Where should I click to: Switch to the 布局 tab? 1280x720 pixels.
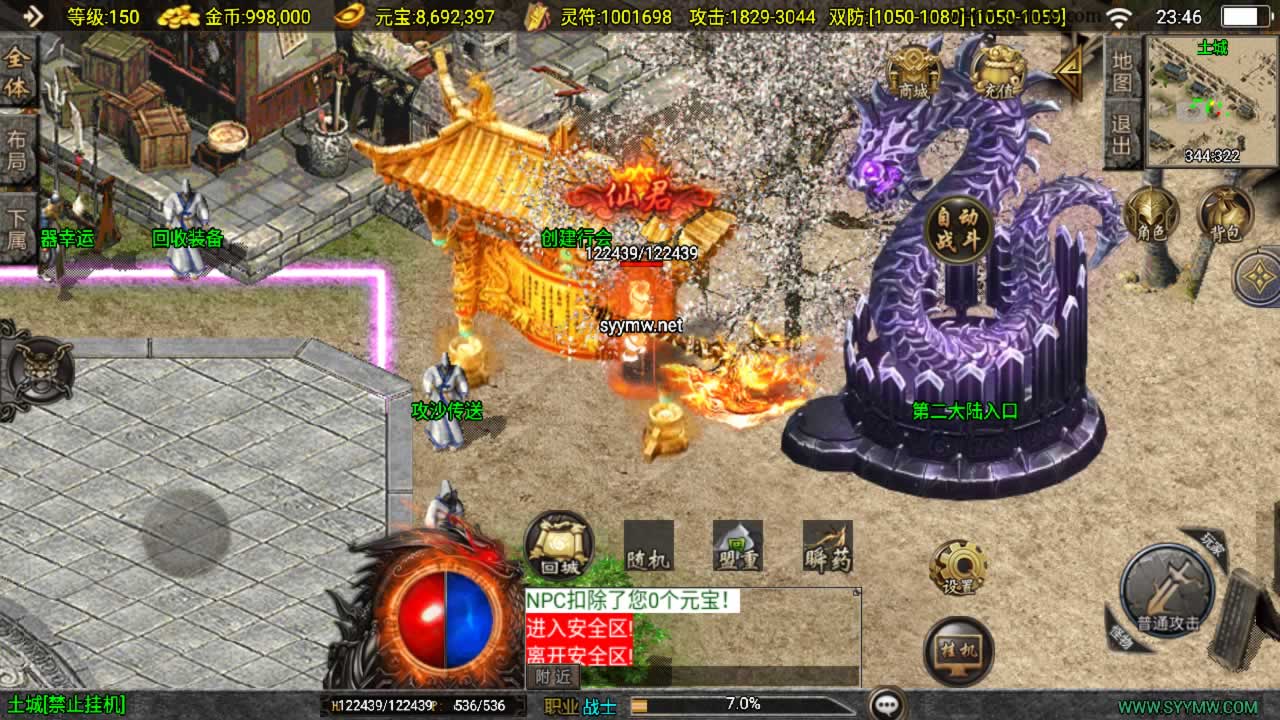pyautogui.click(x=18, y=149)
